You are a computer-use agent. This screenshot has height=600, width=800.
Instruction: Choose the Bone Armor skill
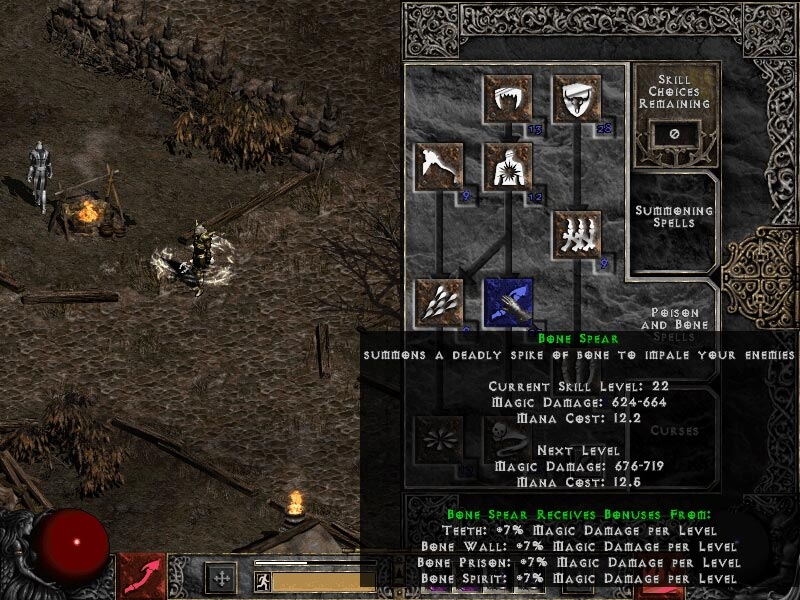[579, 99]
